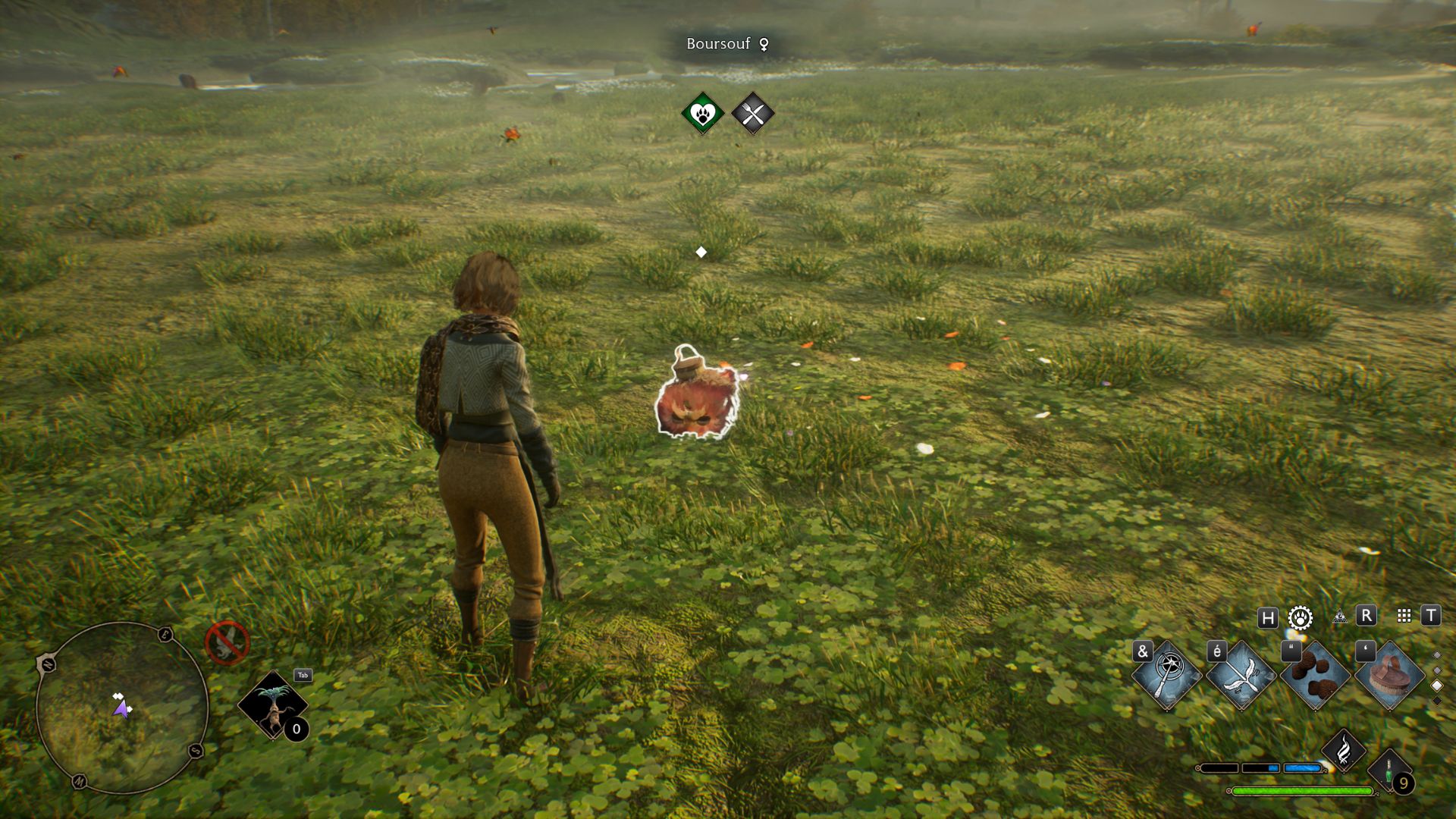The image size is (1456, 819).
Task: Select the beast petting brush slot
Action: pos(1389,675)
